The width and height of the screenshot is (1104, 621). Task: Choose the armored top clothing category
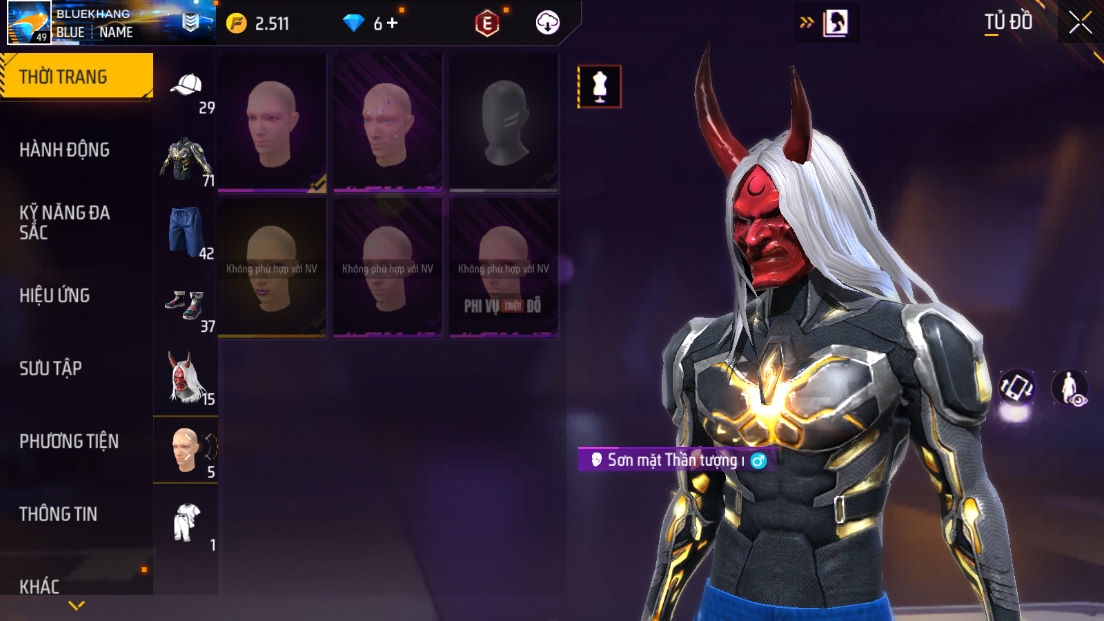coord(186,160)
